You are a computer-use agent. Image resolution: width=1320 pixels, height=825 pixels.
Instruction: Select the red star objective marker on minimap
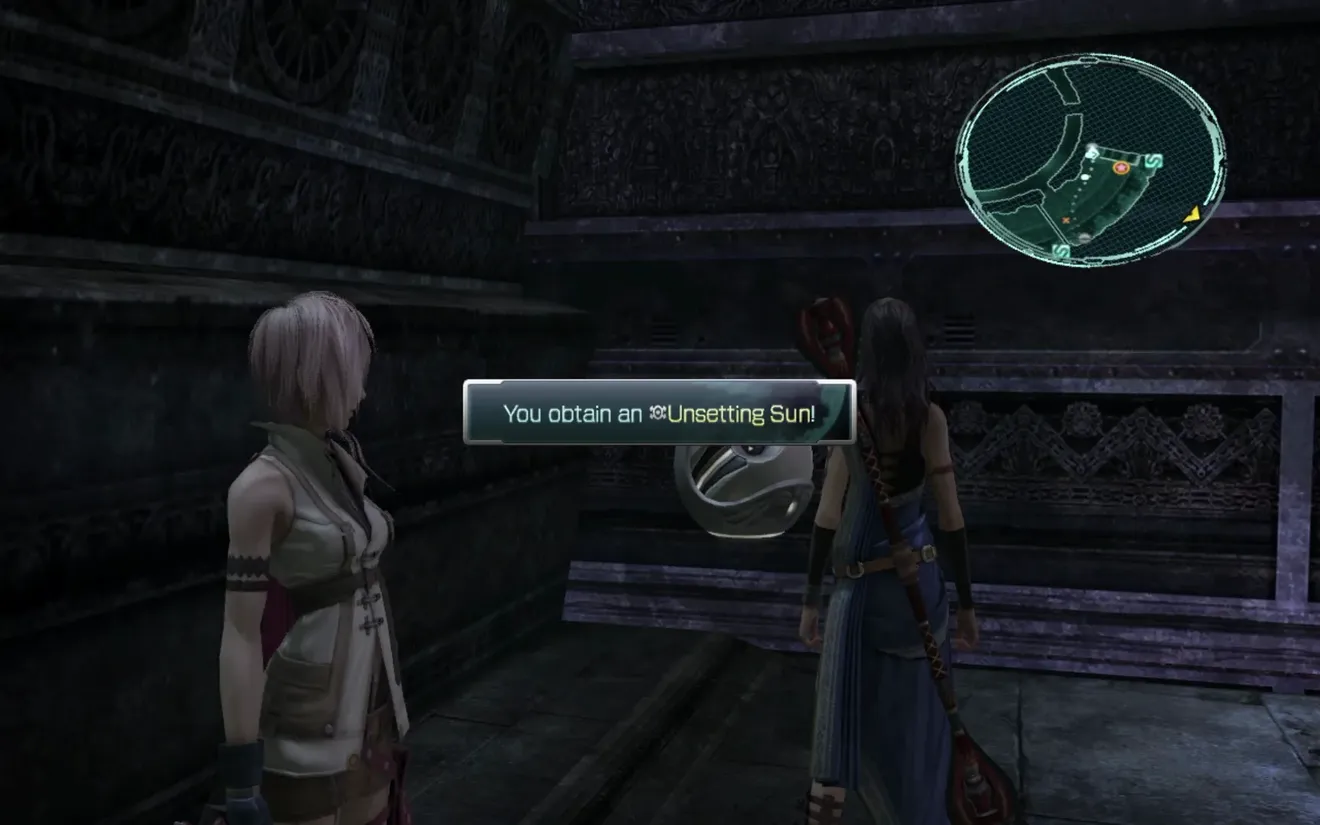(1121, 168)
